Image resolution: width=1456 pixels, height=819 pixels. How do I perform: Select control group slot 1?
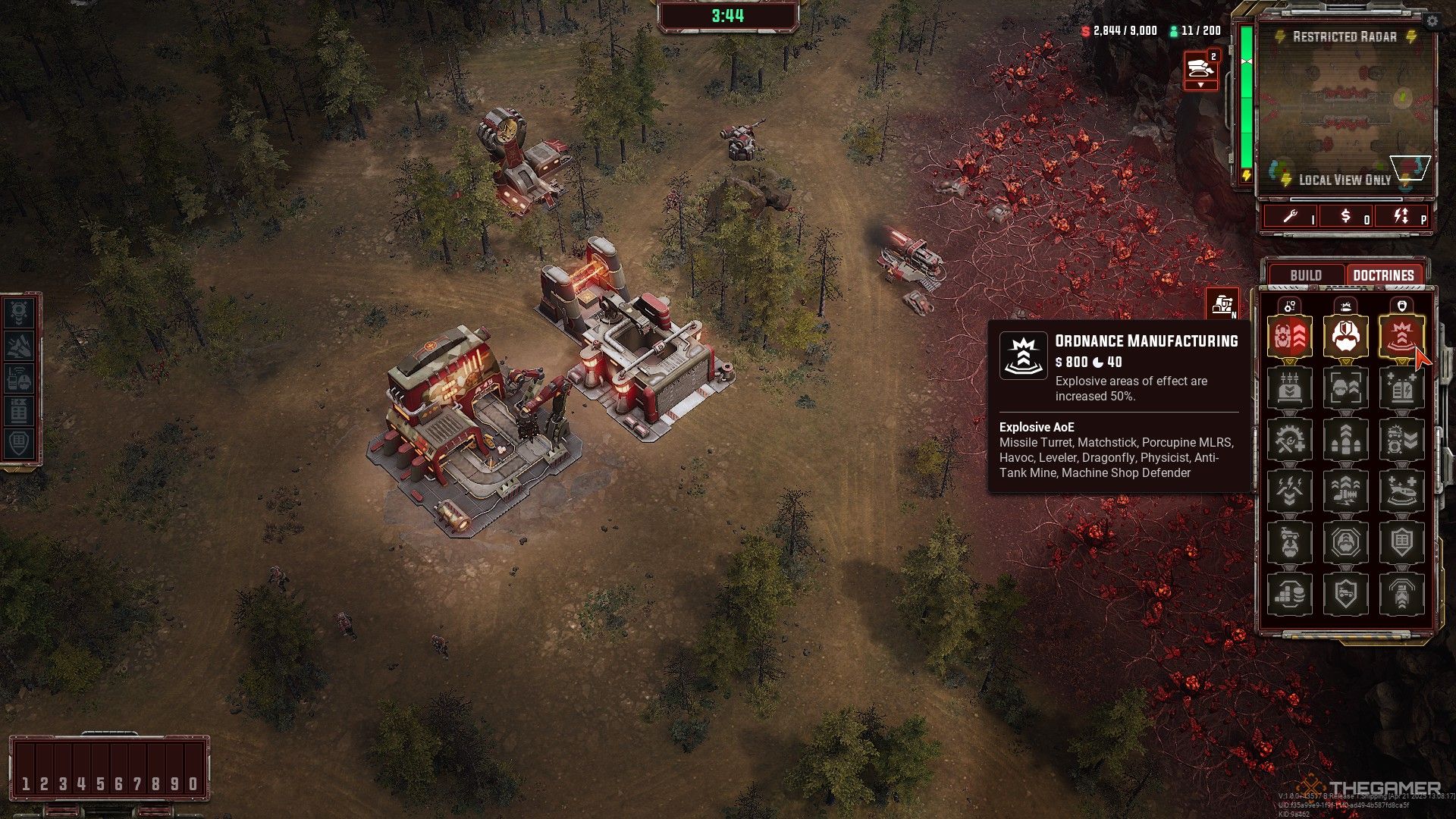click(x=26, y=783)
